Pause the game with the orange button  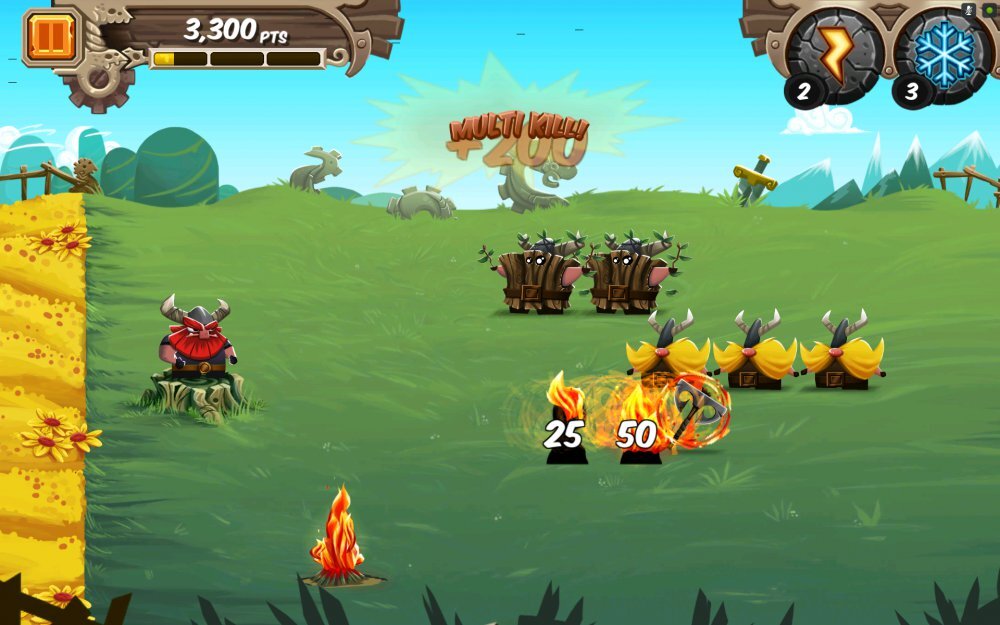pos(44,37)
